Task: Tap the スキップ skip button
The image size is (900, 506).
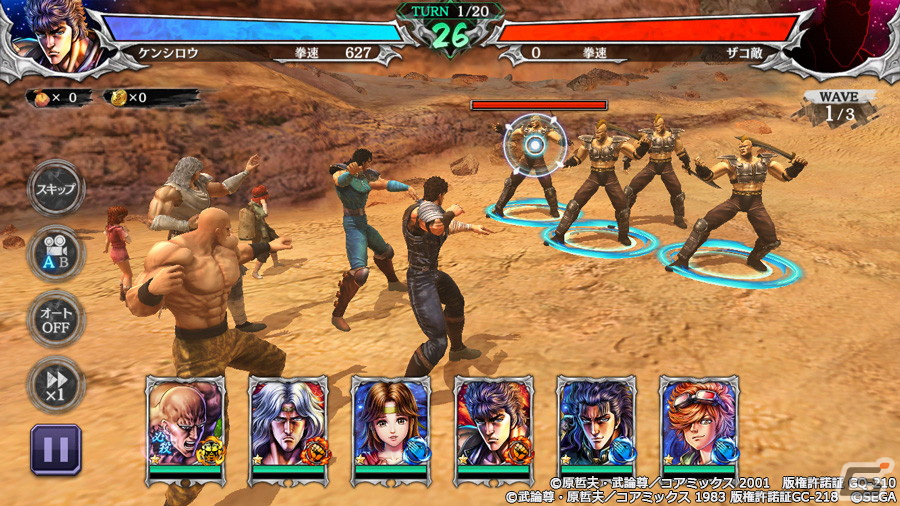Action: (56, 188)
